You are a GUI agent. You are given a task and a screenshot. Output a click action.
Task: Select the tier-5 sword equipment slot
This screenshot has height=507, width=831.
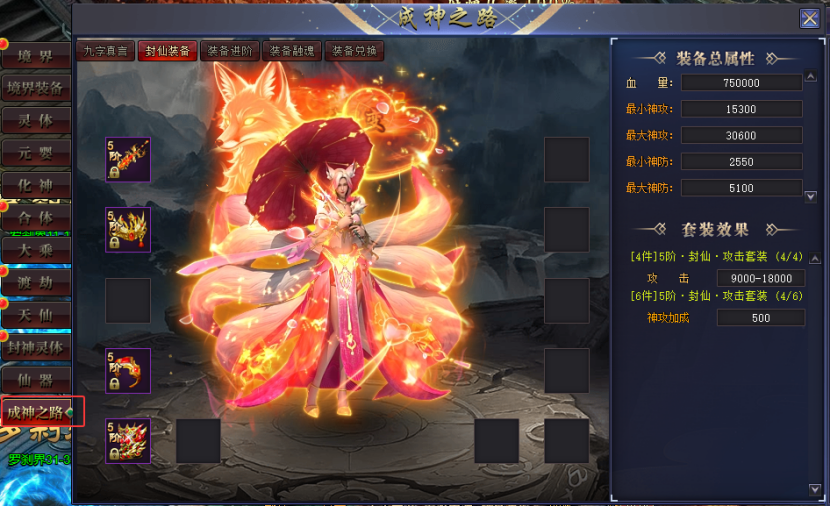128,160
